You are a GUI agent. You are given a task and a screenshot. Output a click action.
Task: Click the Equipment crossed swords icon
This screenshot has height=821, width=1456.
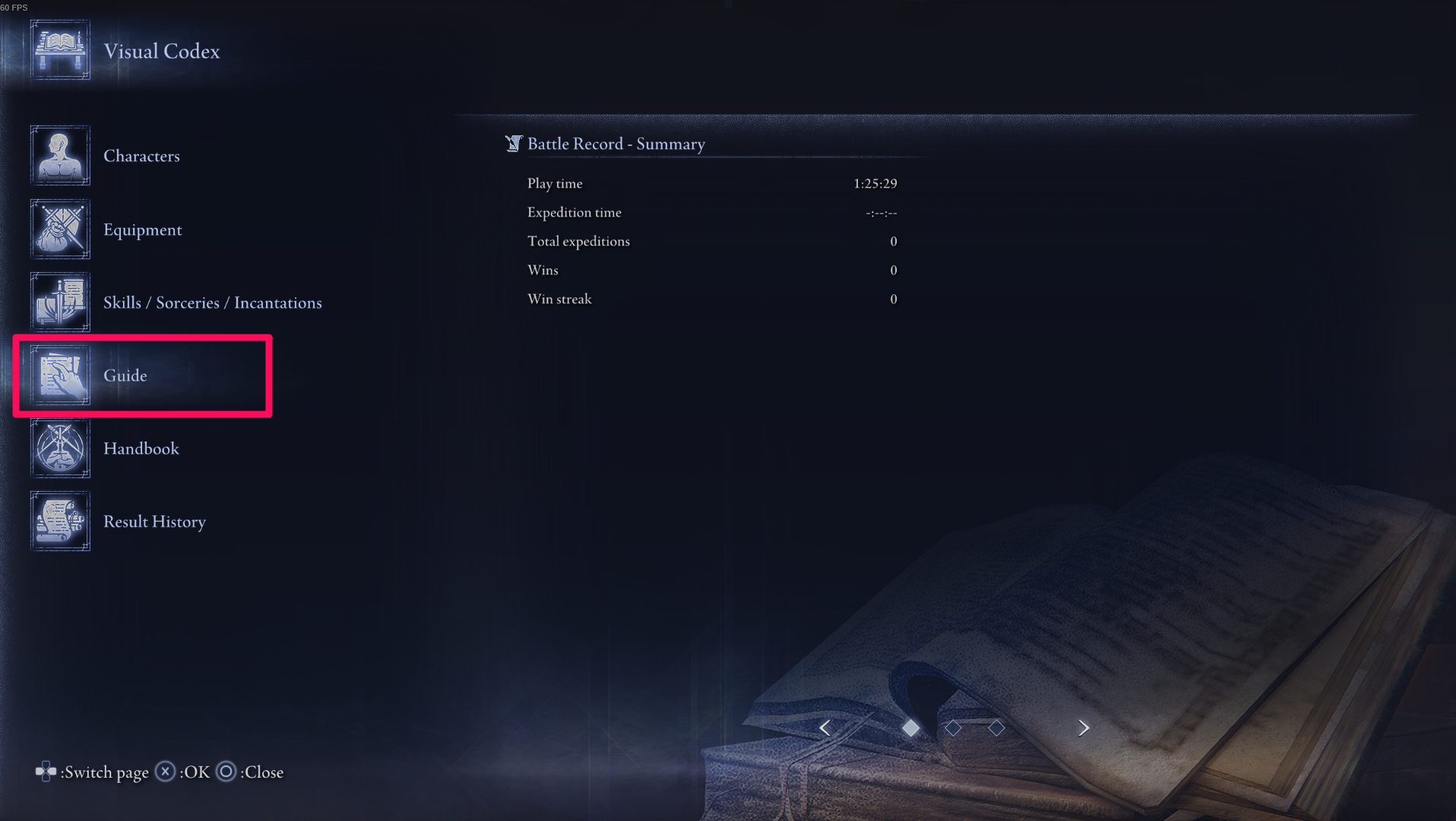[60, 230]
